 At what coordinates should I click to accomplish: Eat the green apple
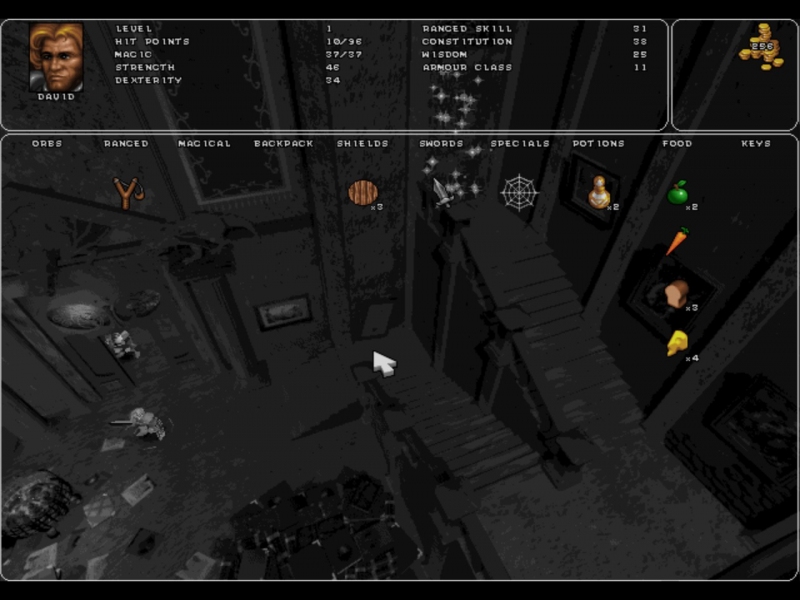(x=678, y=192)
